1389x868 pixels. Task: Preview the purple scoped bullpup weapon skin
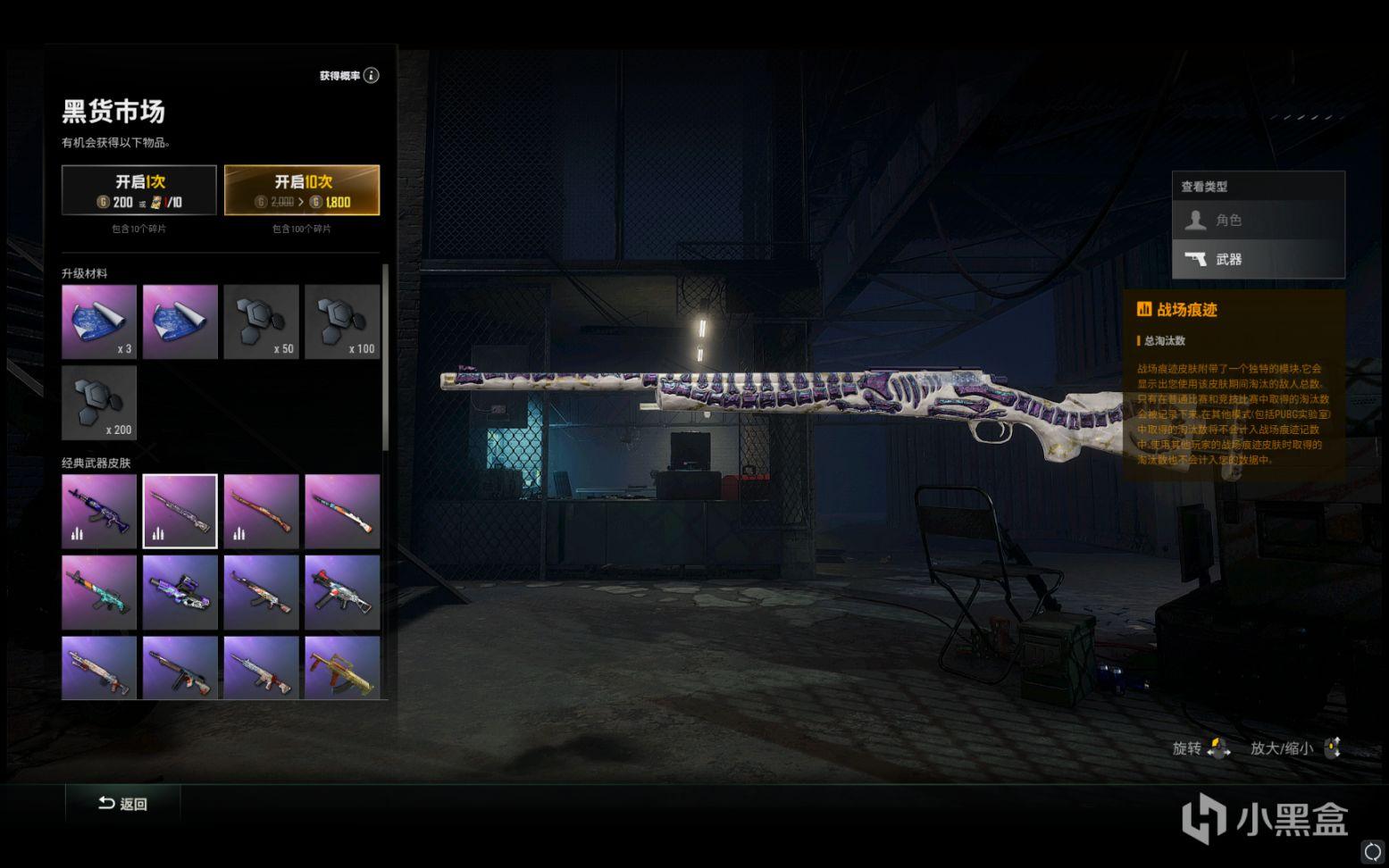180,592
